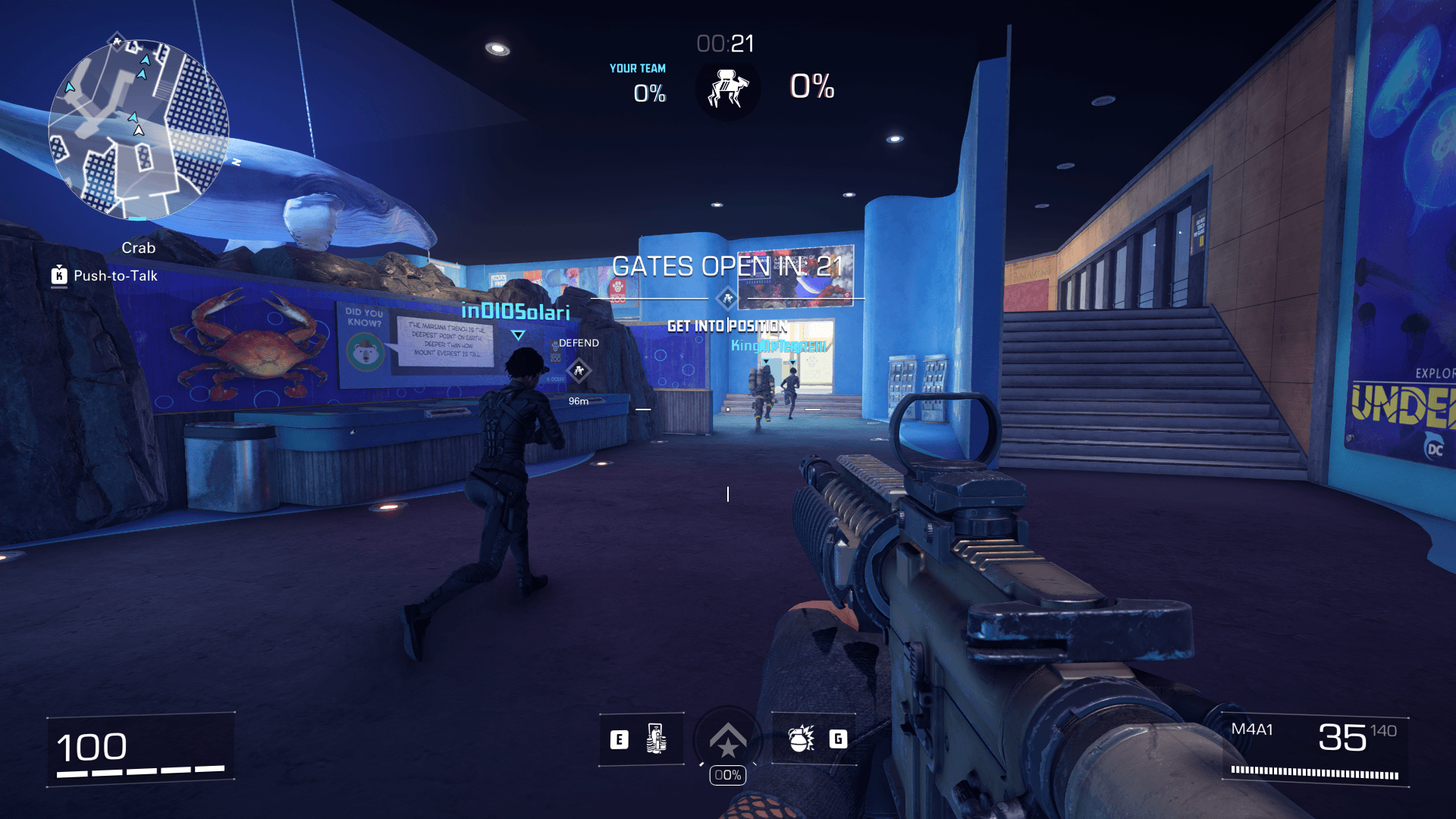This screenshot has height=819, width=1456.
Task: Select the robot dog objective icon
Action: coord(728,89)
